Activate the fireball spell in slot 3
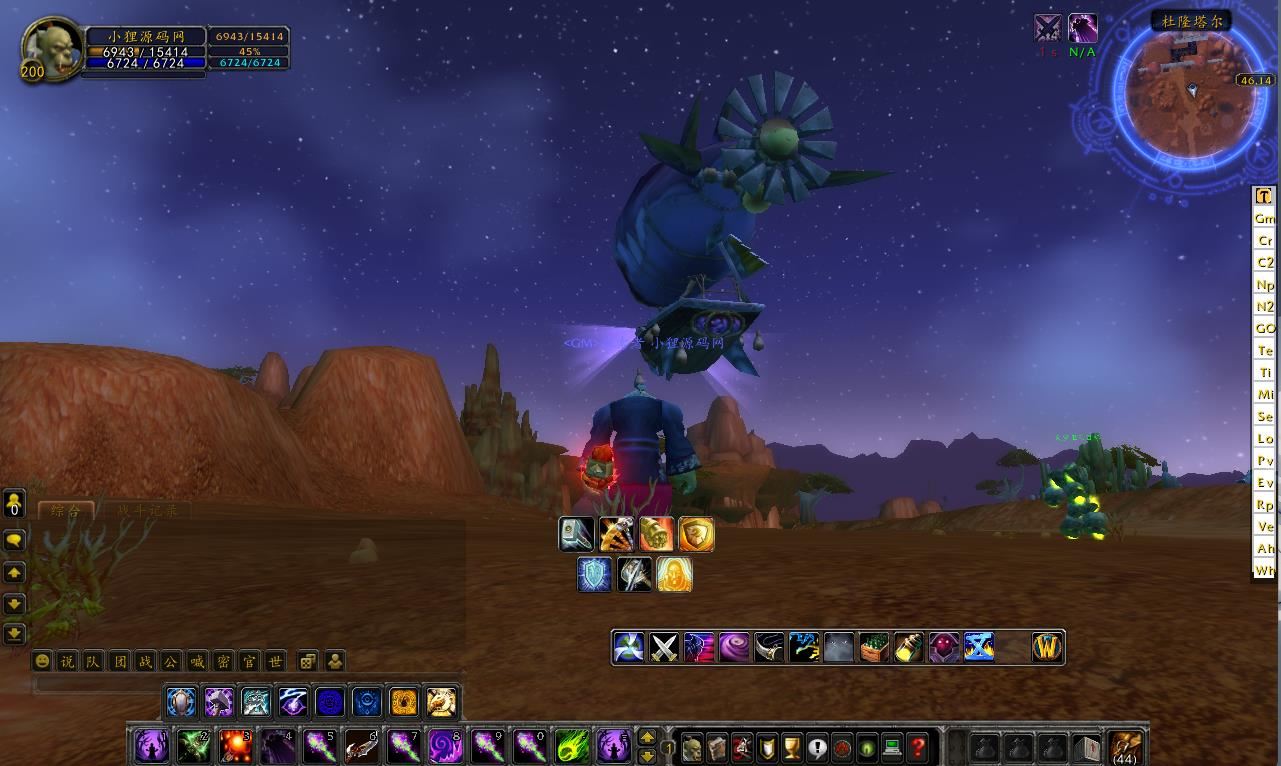This screenshot has width=1281, height=766. coord(235,746)
